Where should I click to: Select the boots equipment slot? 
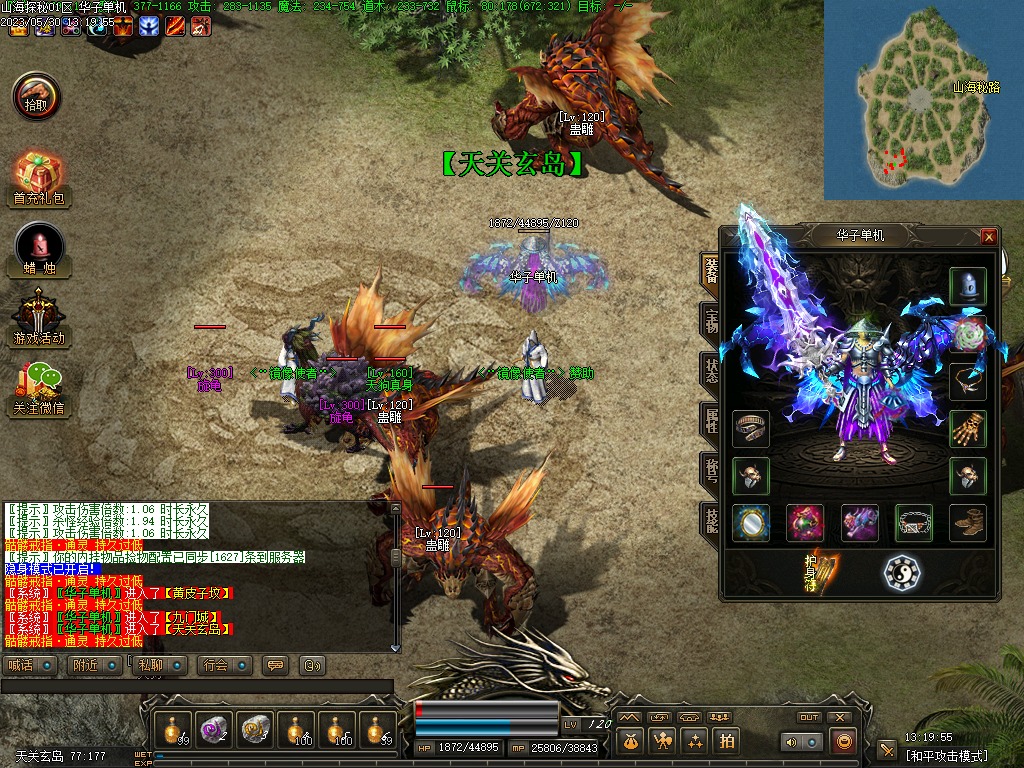pyautogui.click(x=967, y=523)
